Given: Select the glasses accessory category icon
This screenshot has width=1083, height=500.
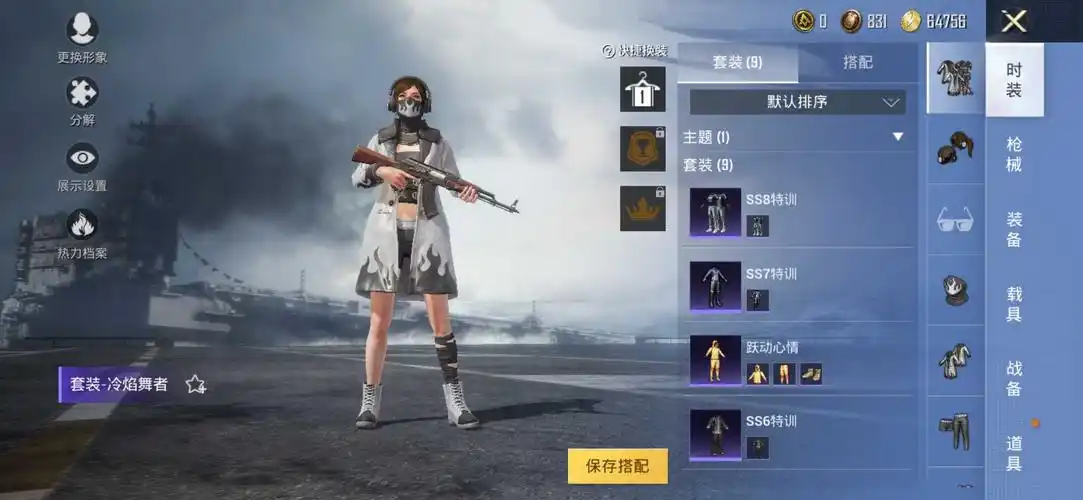Looking at the screenshot, I should coord(955,219).
